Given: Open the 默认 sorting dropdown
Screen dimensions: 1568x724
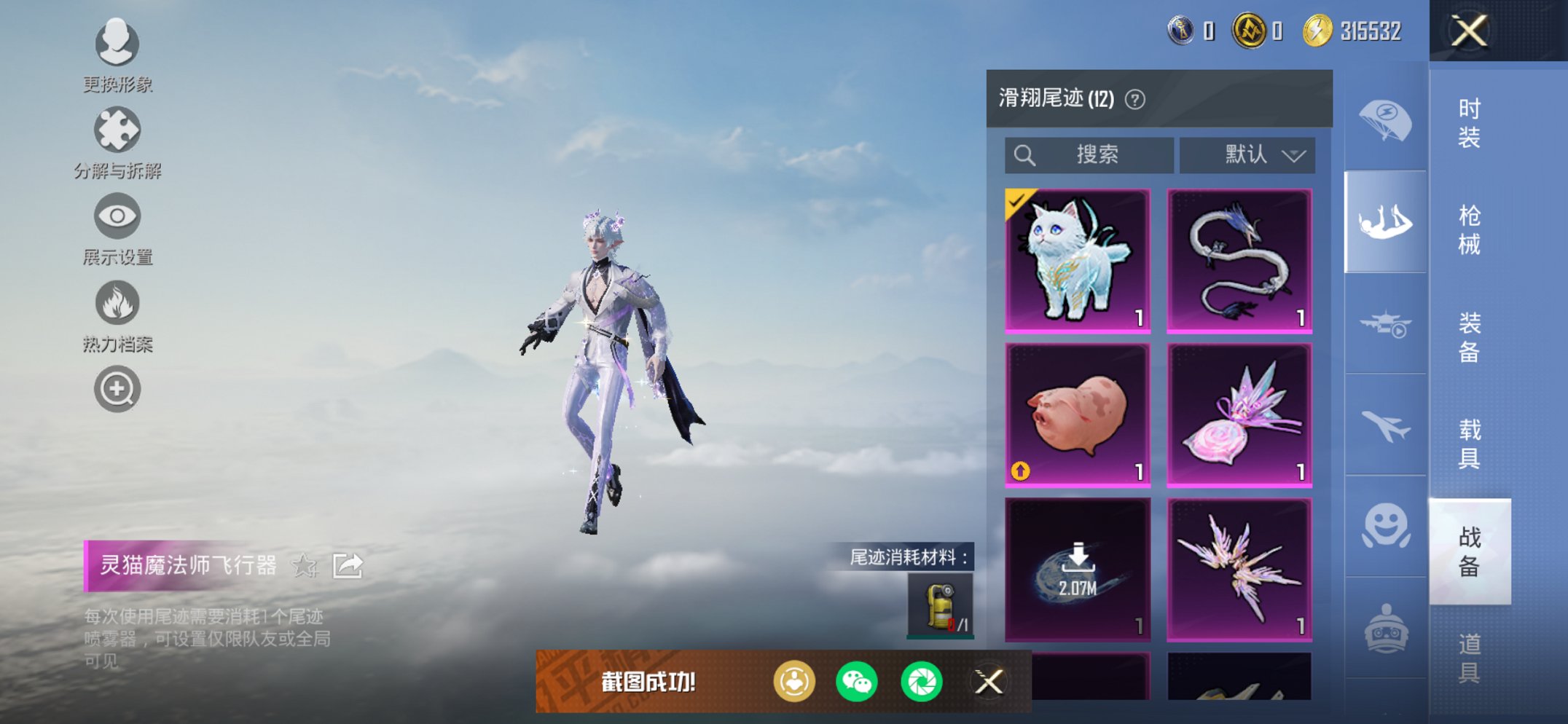Looking at the screenshot, I should [x=1247, y=154].
